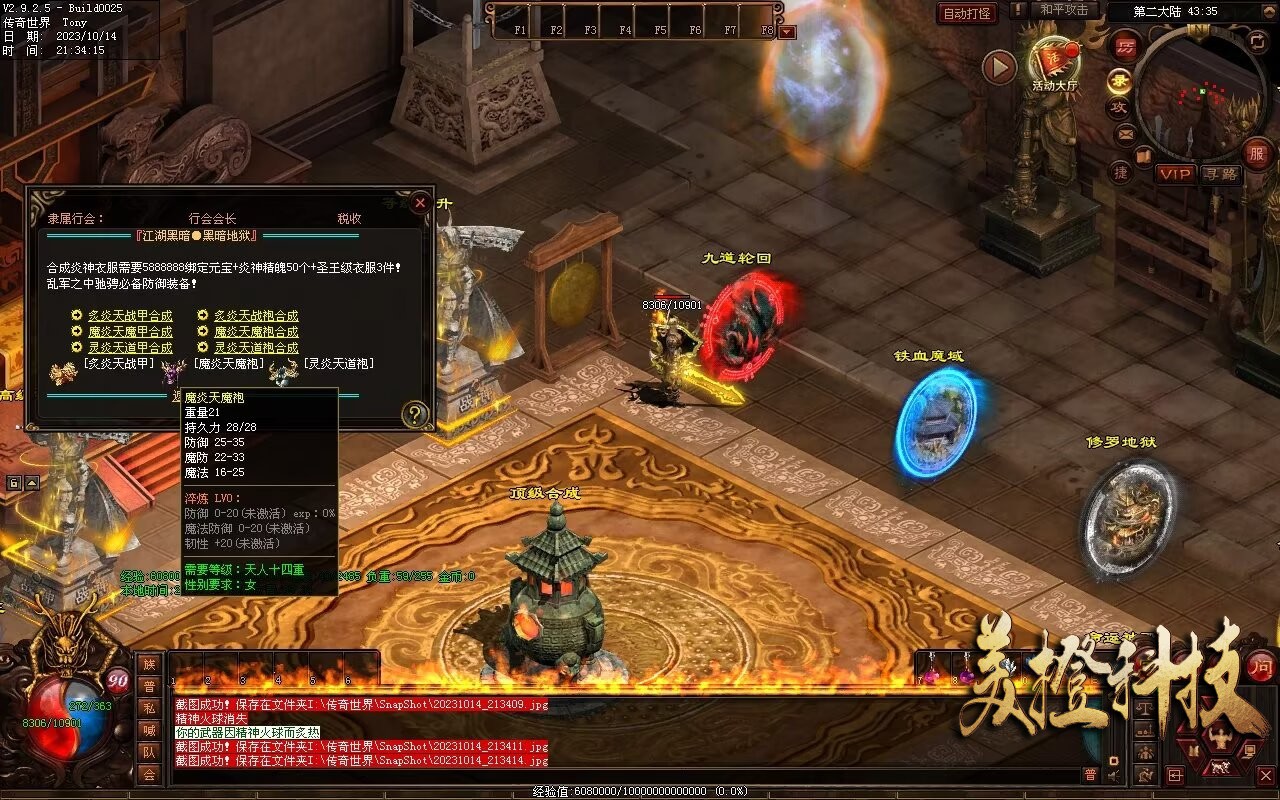The image size is (1280, 800).
Task: Click the round play arrow button
Action: point(998,67)
